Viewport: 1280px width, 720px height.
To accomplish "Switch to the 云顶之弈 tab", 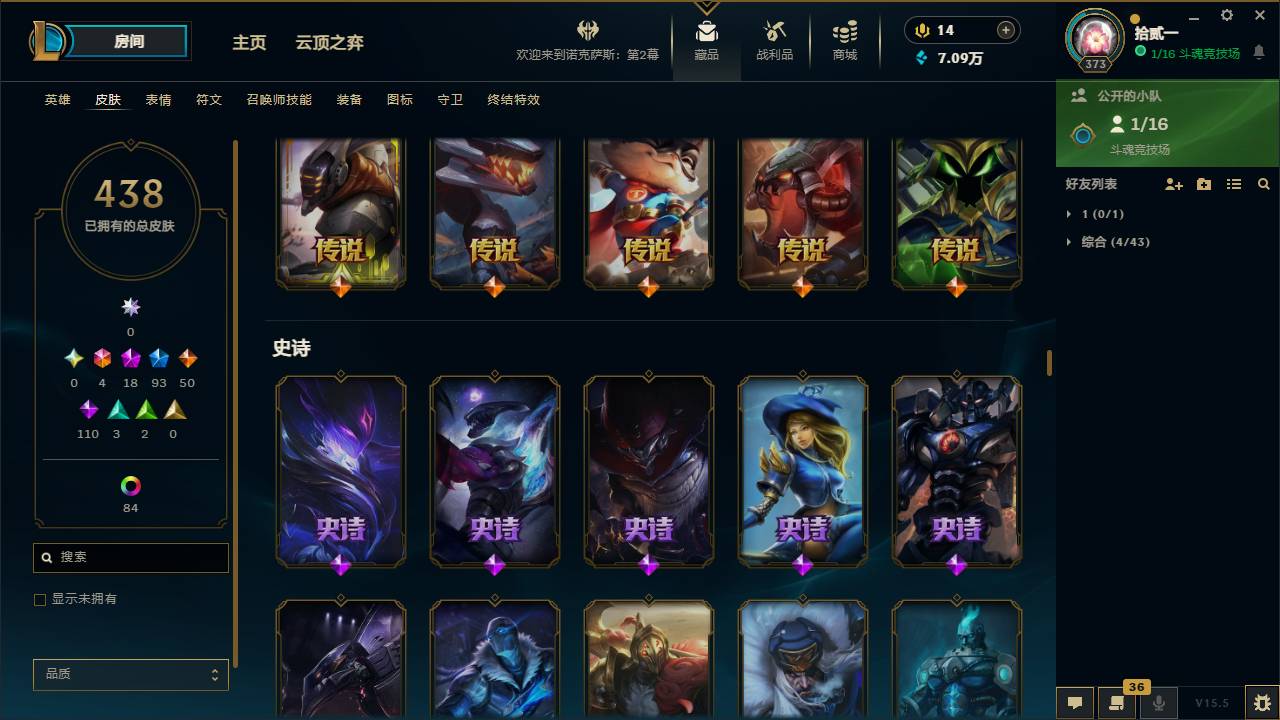I will [330, 43].
